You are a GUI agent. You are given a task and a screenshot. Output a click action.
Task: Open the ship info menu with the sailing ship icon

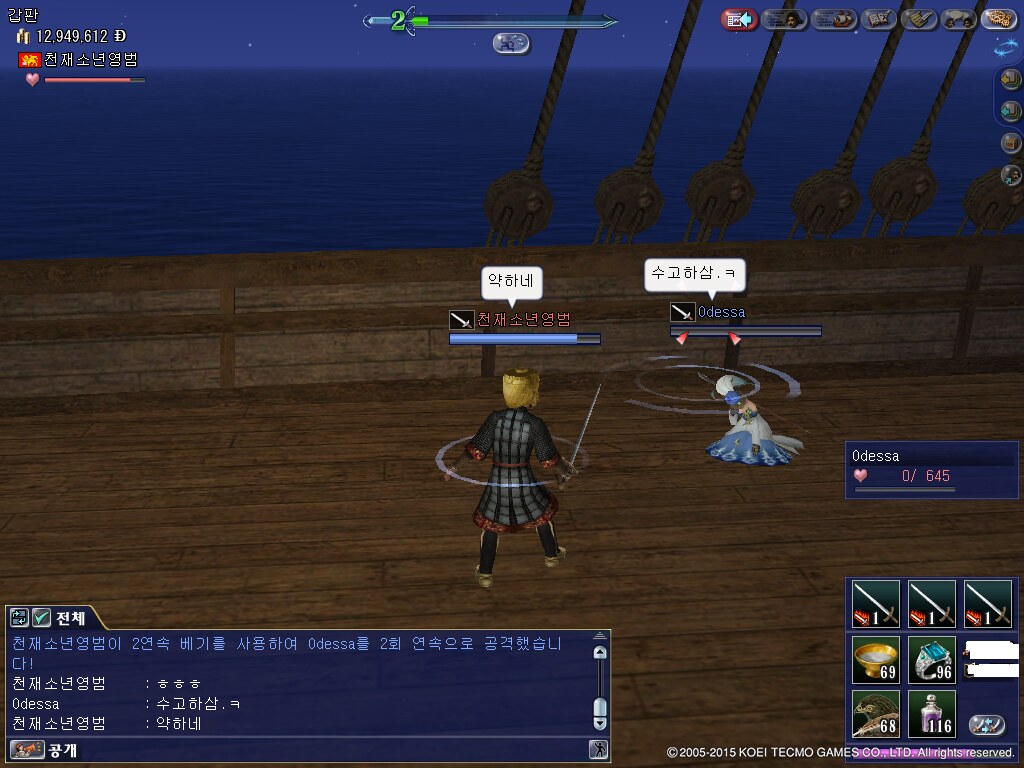pos(834,19)
